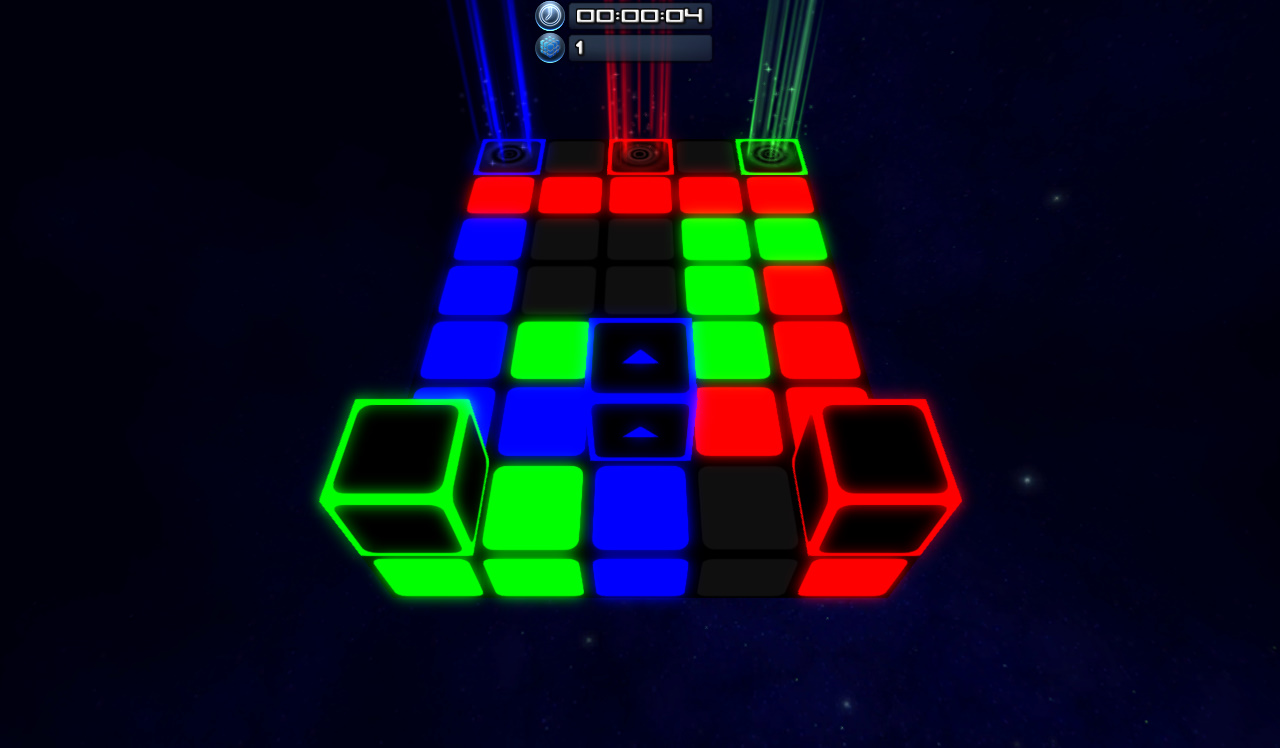Click the timer clock icon
The width and height of the screenshot is (1280, 748).
point(549,16)
